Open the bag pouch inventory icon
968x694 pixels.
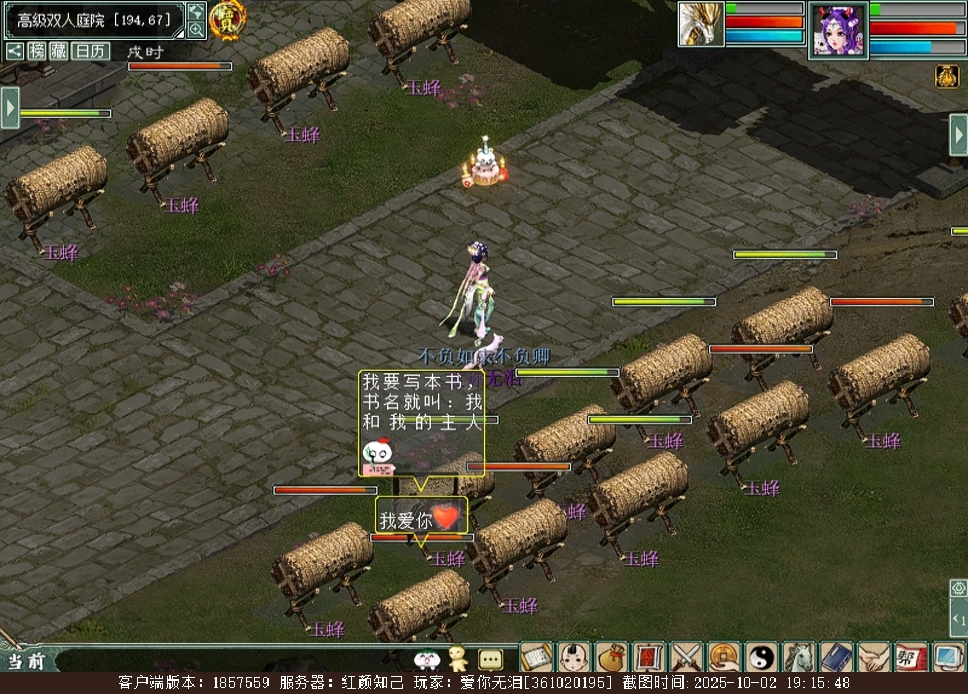[x=610, y=657]
